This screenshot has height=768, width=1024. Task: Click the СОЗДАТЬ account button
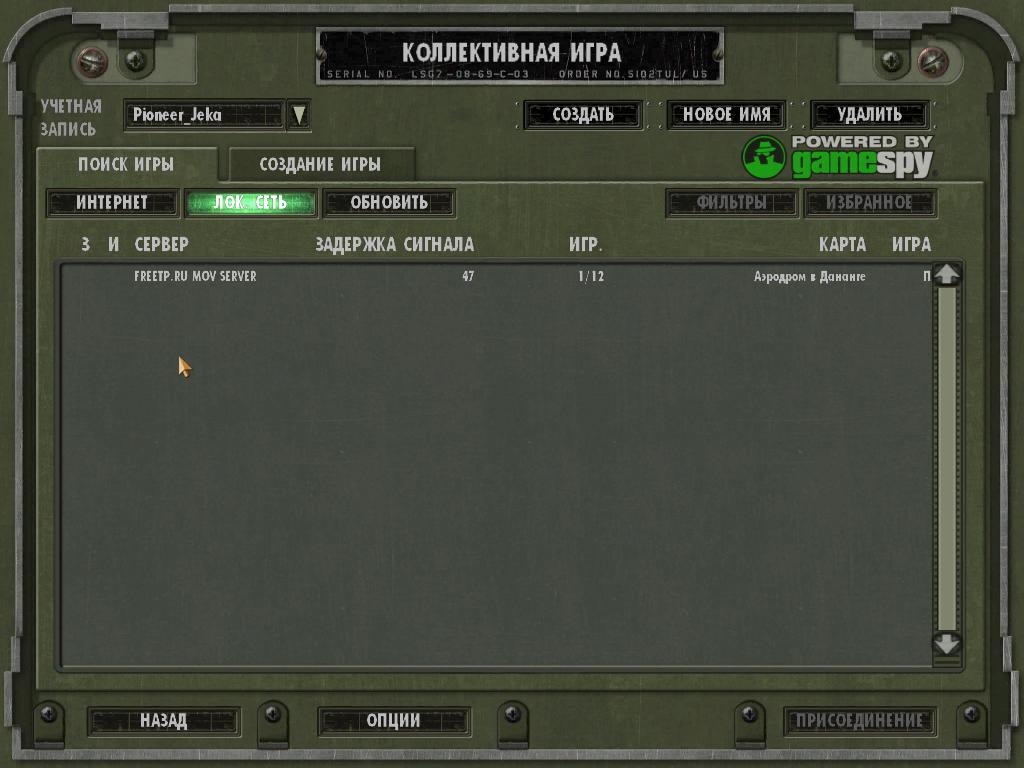tap(583, 115)
